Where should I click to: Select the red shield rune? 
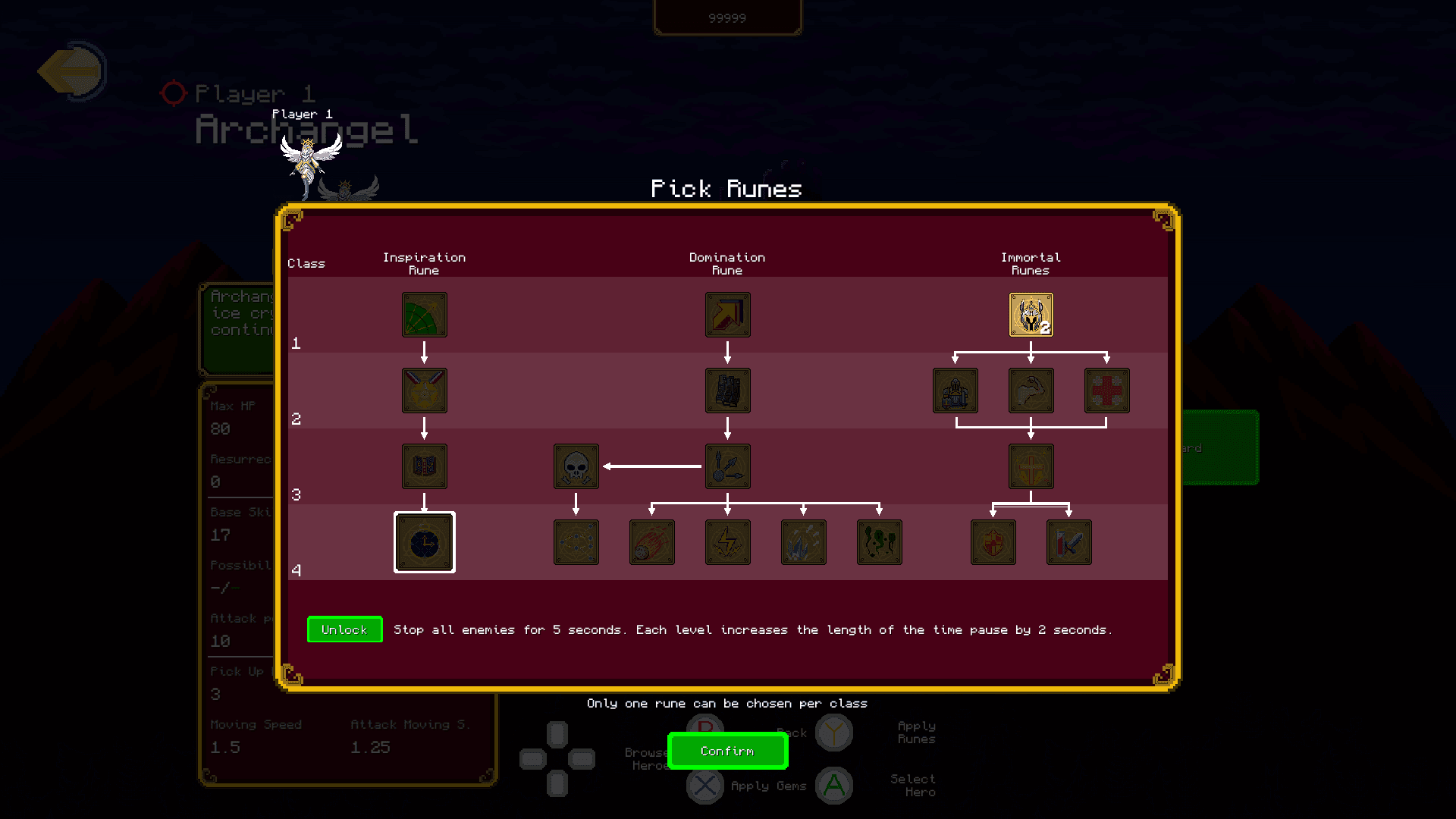tap(993, 542)
